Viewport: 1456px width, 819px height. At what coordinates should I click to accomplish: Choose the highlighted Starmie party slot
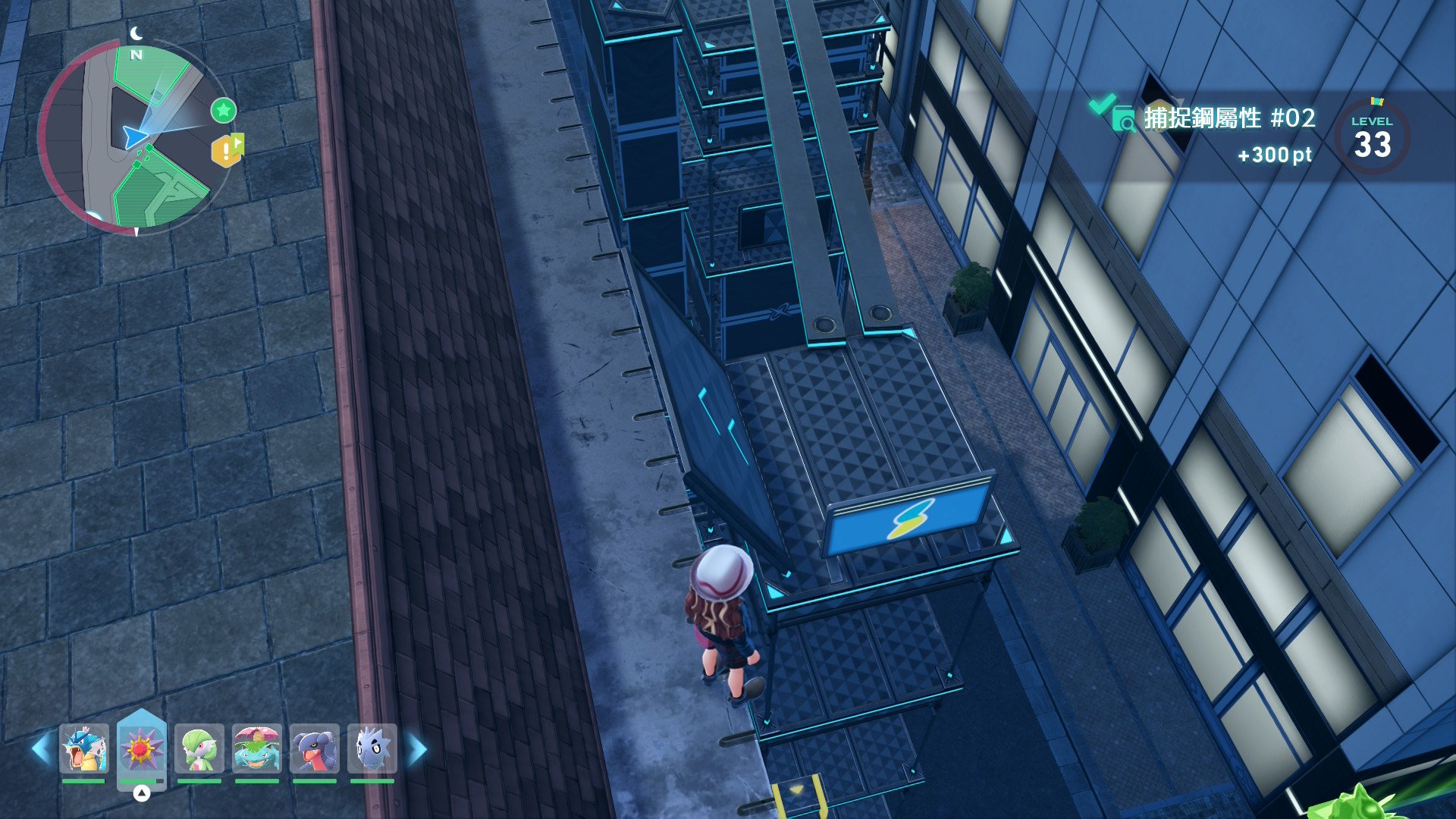[x=141, y=748]
